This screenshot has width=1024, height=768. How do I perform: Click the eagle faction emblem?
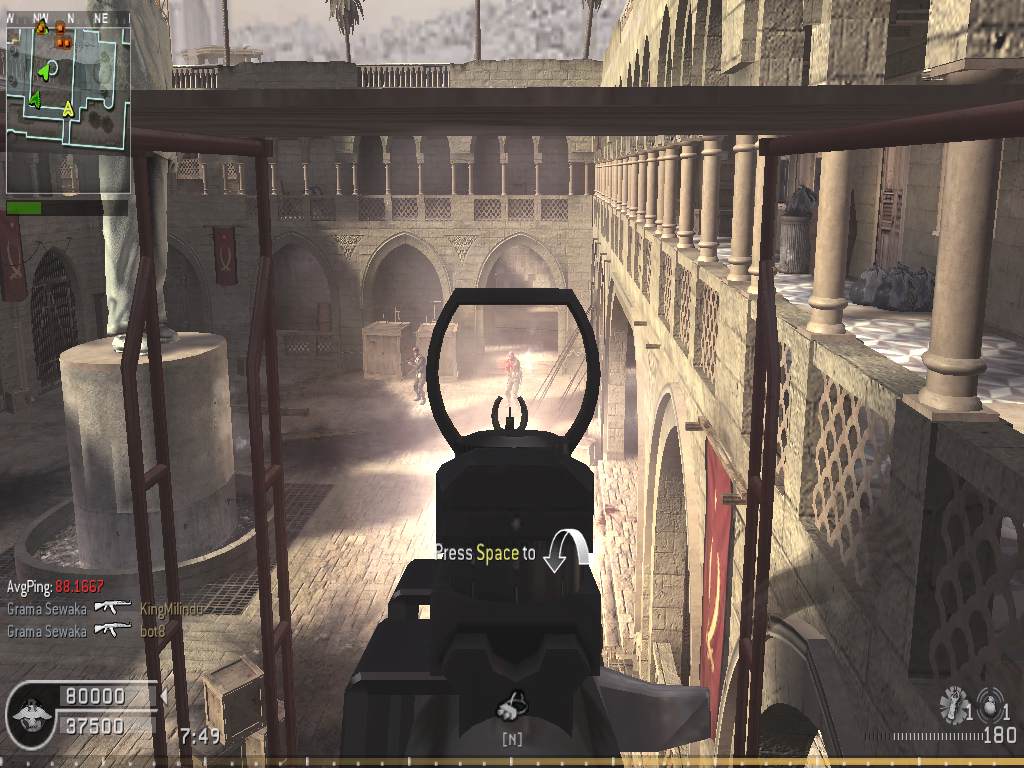click(29, 712)
